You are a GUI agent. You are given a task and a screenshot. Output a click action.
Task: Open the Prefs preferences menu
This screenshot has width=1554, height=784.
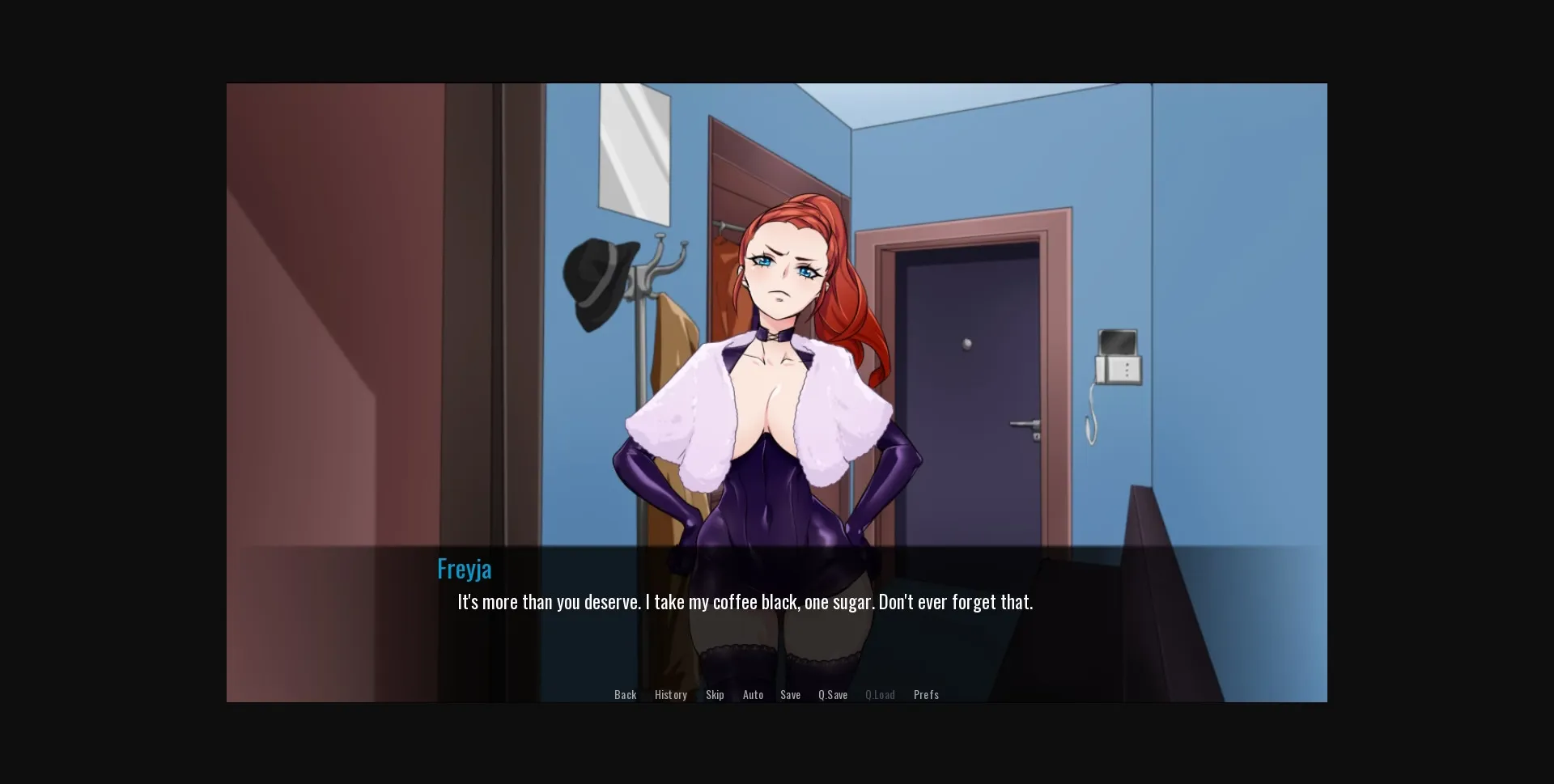[x=926, y=694]
